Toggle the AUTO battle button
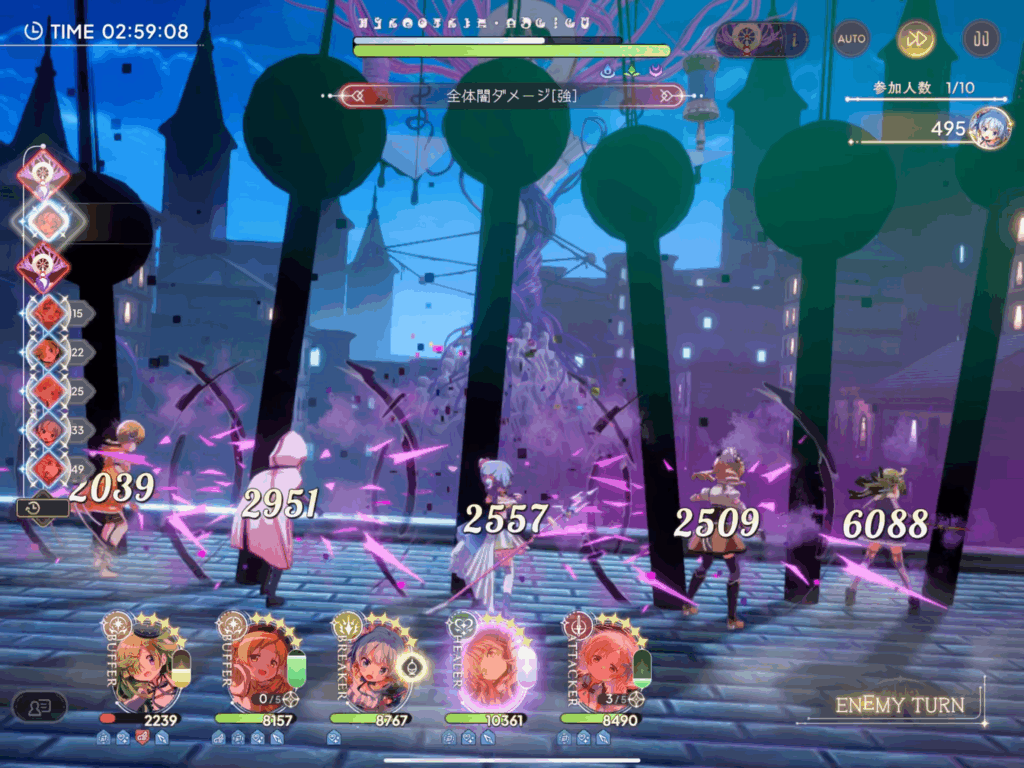This screenshot has height=768, width=1024. point(852,39)
